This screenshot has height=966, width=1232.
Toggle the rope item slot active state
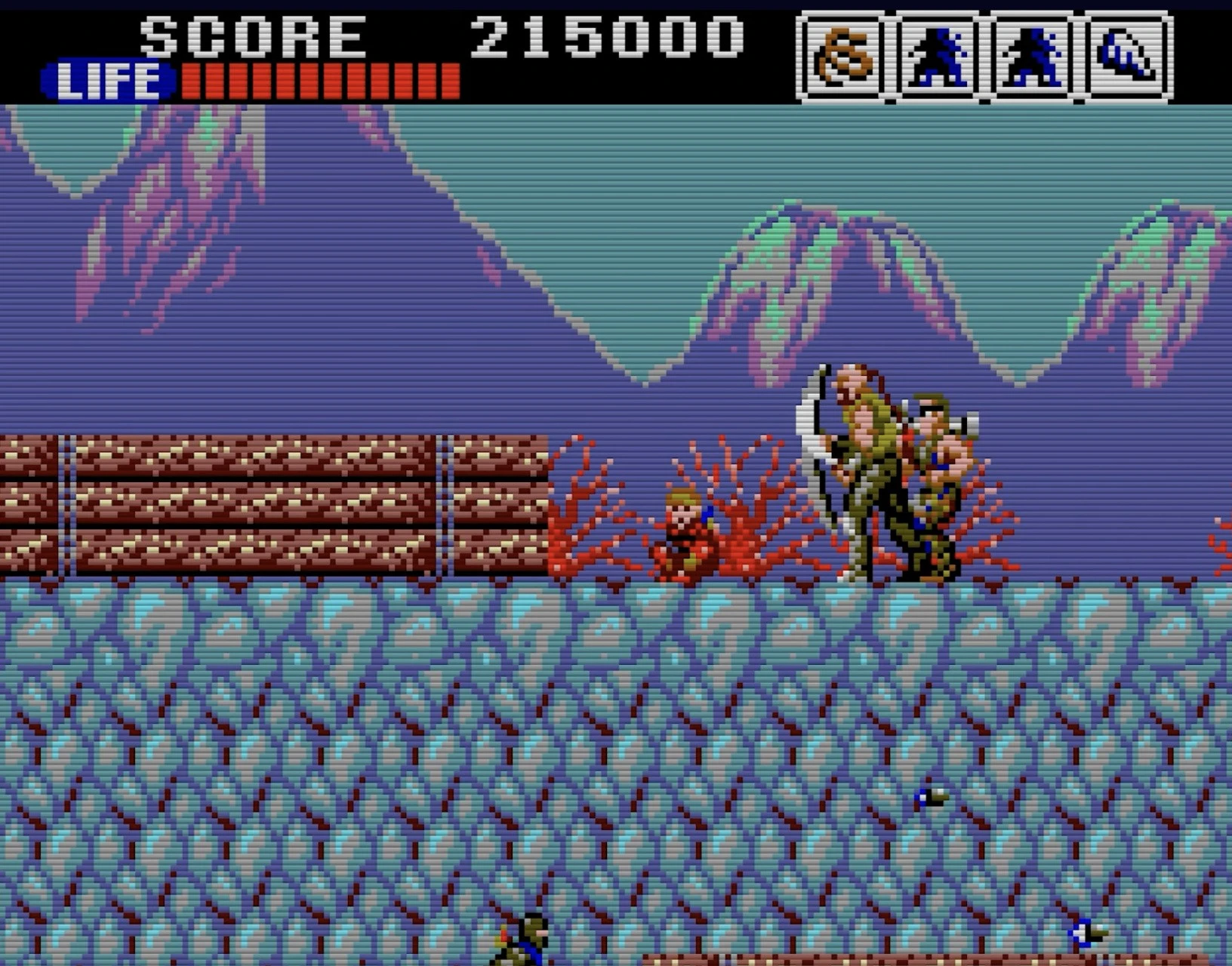(842, 53)
